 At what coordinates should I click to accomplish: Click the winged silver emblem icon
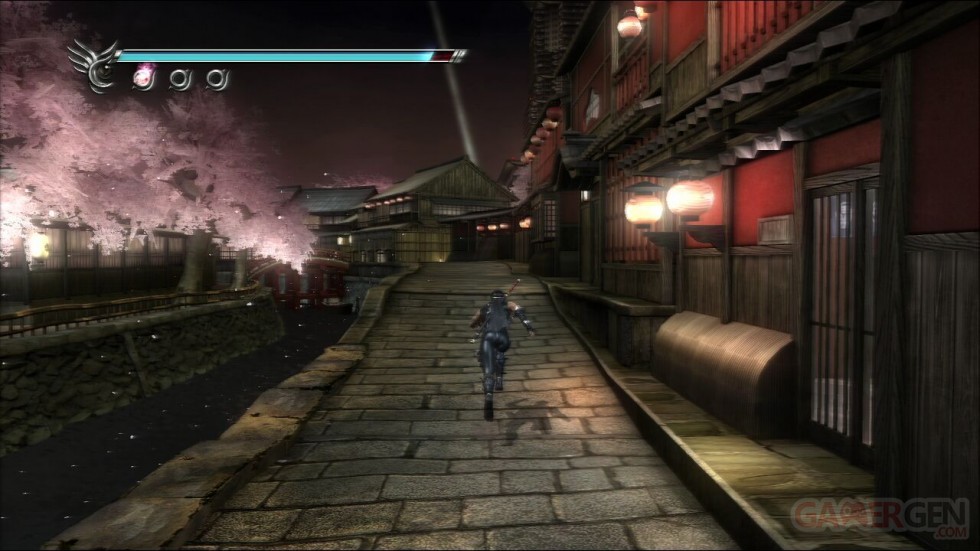pyautogui.click(x=93, y=65)
